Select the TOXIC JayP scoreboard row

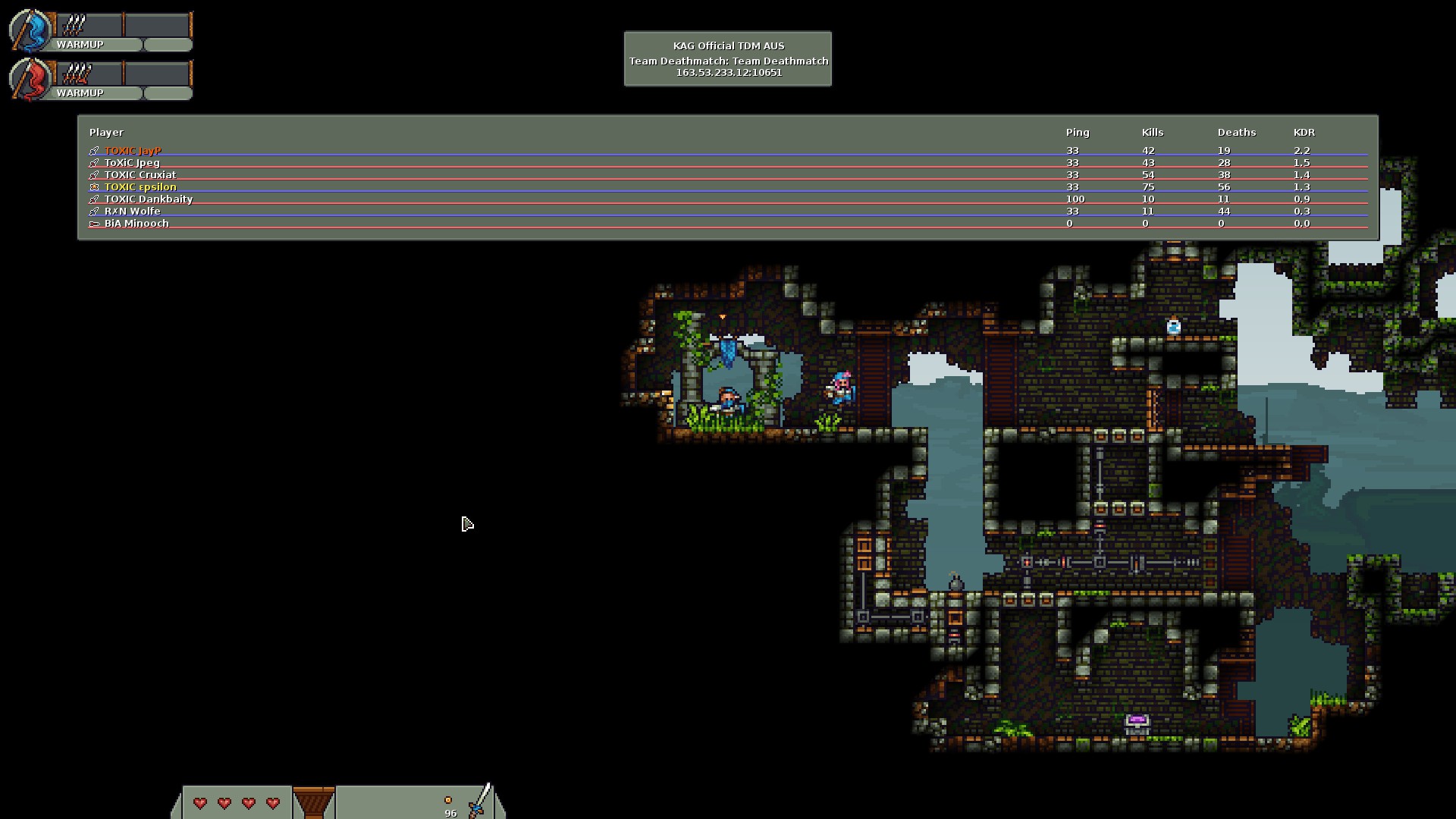tap(133, 151)
